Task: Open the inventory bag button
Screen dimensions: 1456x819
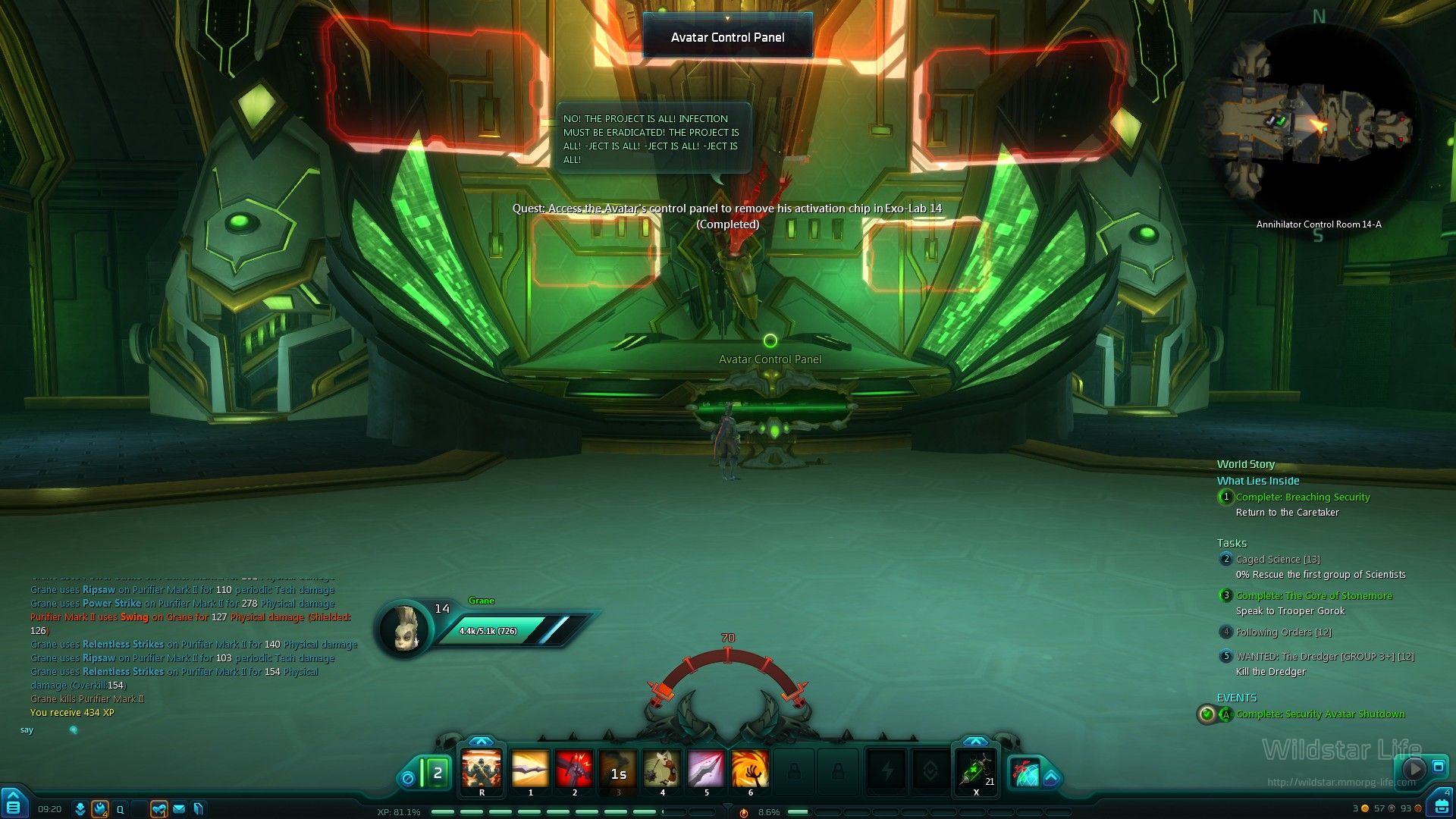Action: pyautogui.click(x=1439, y=805)
